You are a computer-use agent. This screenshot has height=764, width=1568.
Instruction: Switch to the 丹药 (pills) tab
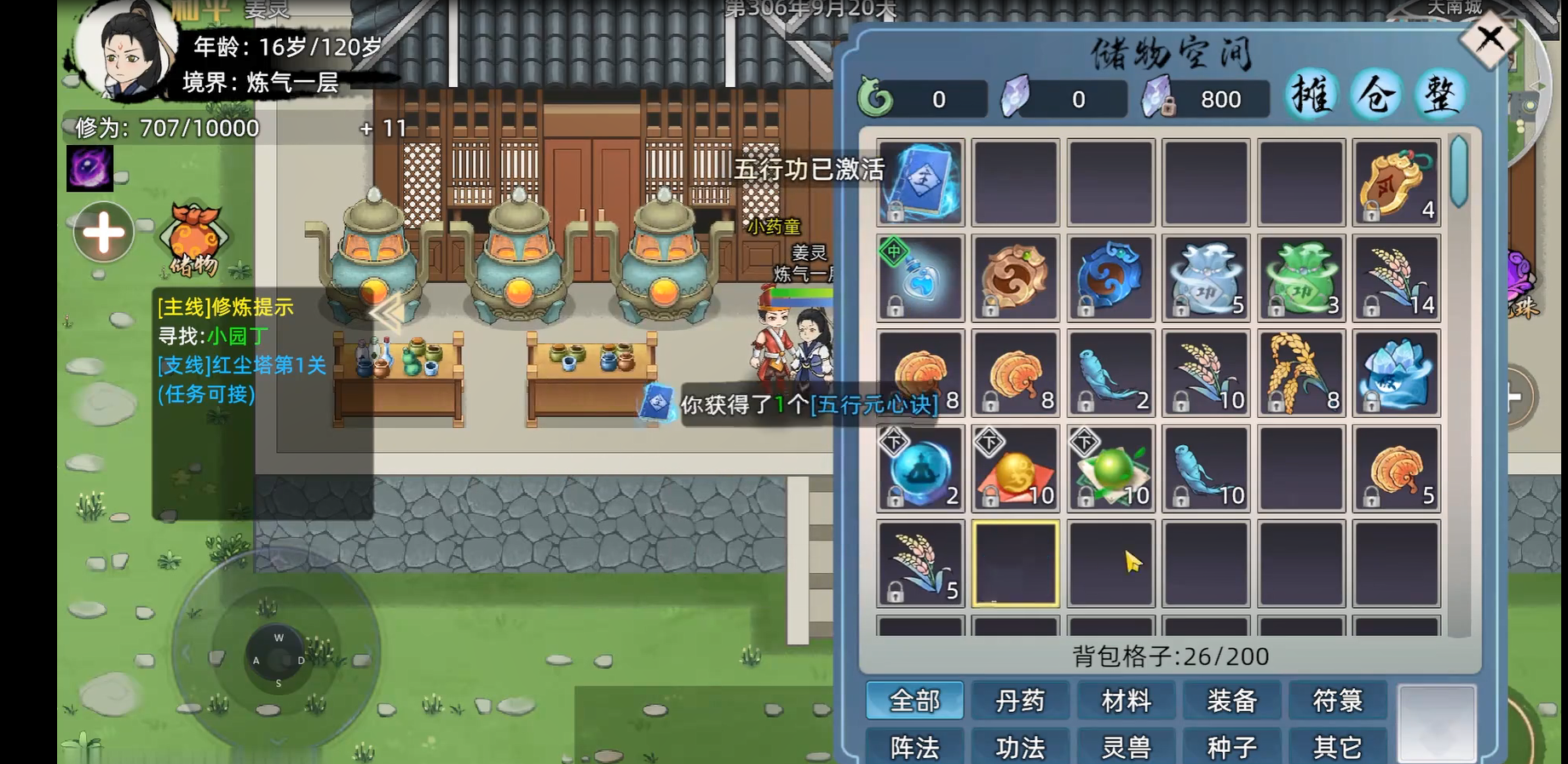[x=1019, y=700]
